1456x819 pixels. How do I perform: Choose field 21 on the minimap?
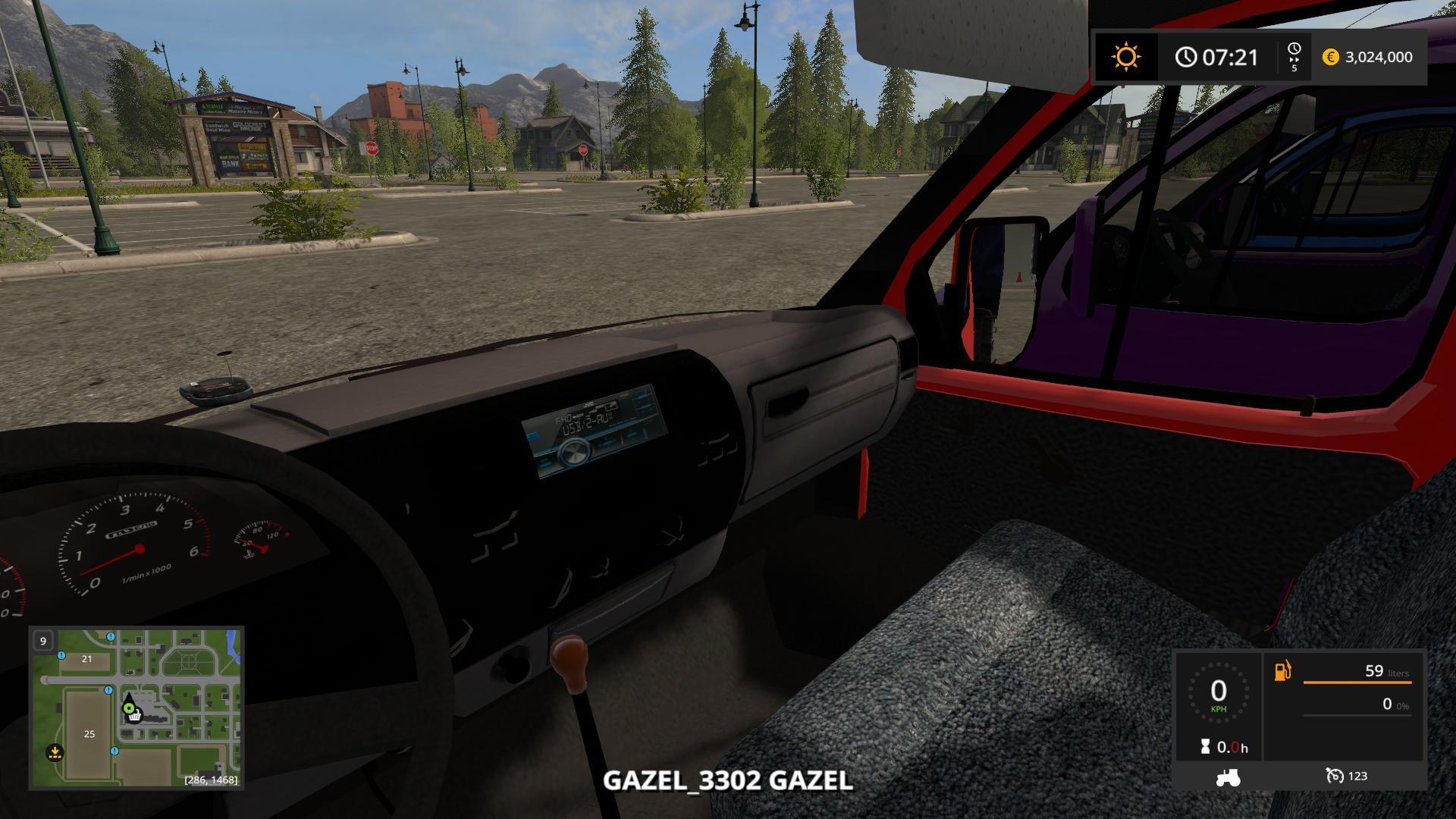86,659
